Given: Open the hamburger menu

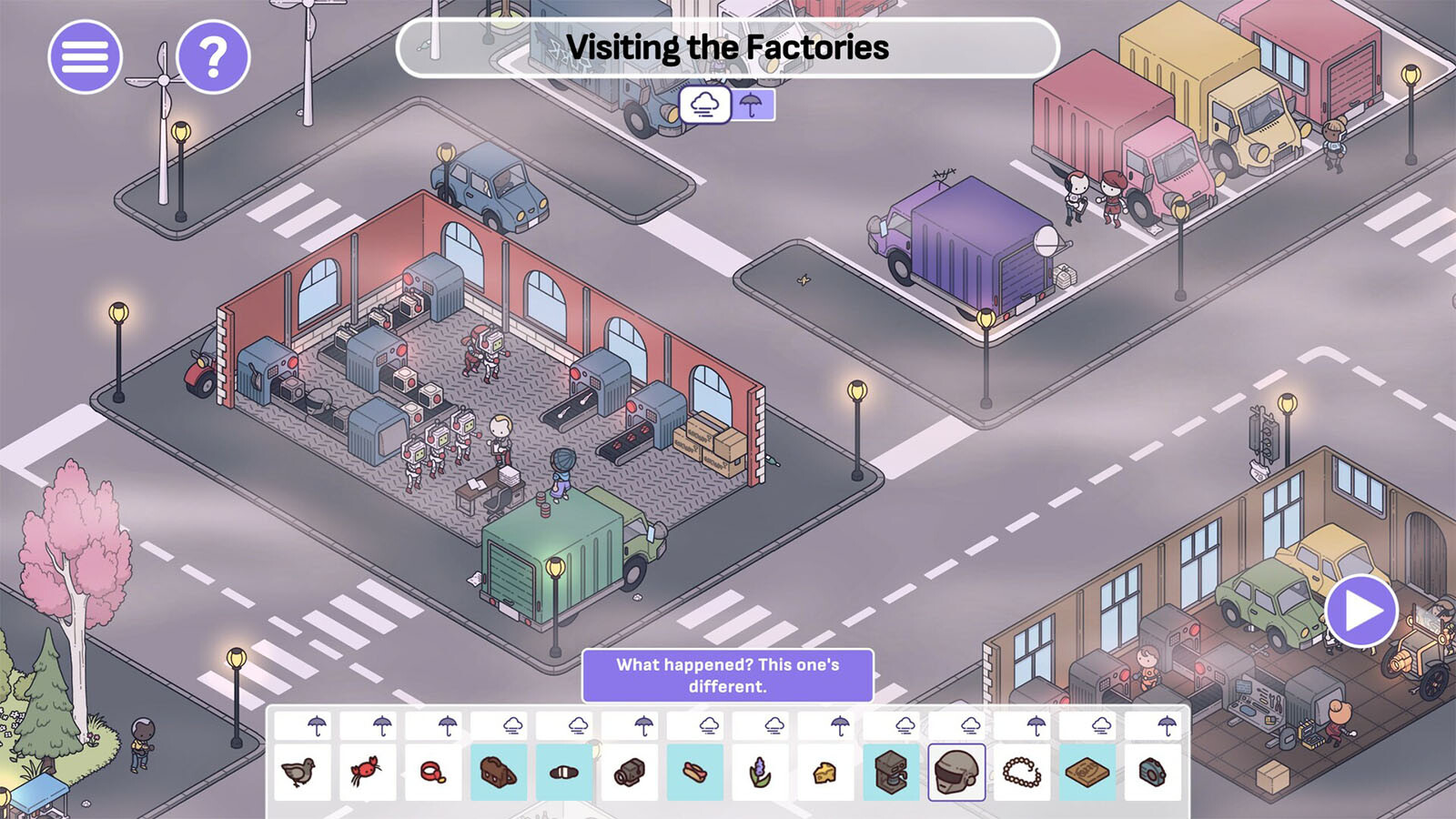Looking at the screenshot, I should click(x=85, y=56).
